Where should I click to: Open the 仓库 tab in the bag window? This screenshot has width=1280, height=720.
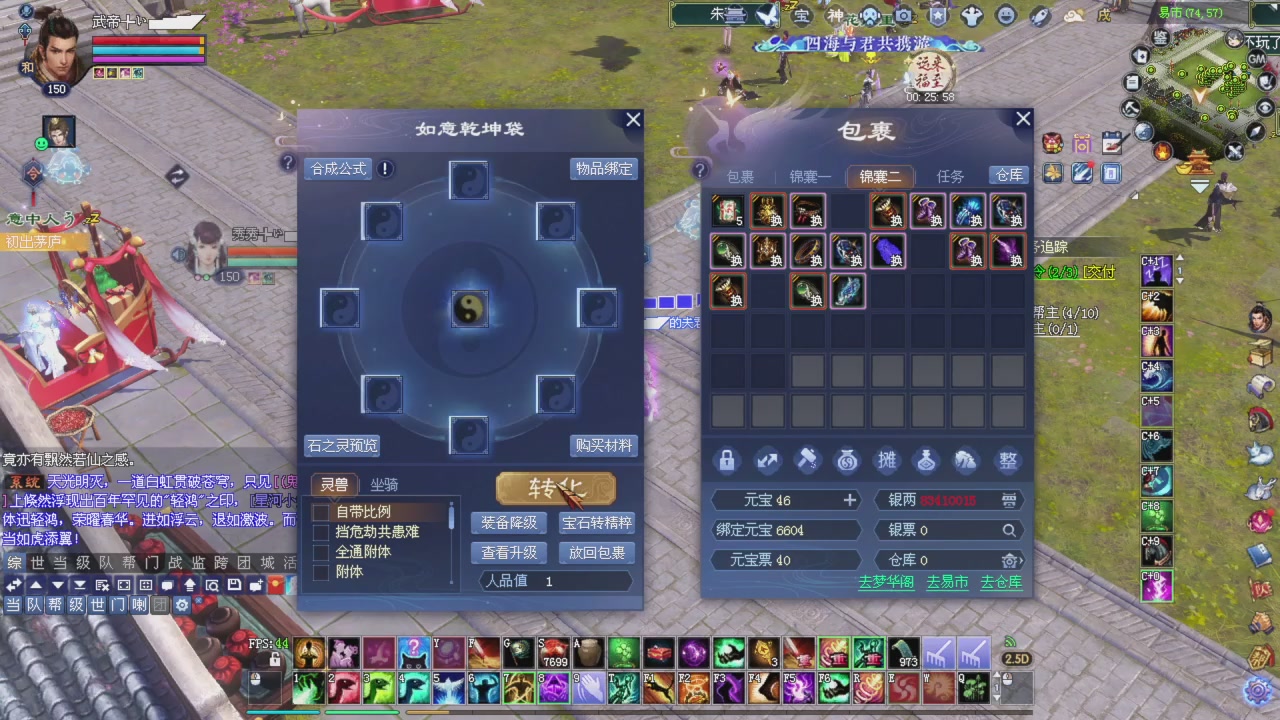point(1008,176)
